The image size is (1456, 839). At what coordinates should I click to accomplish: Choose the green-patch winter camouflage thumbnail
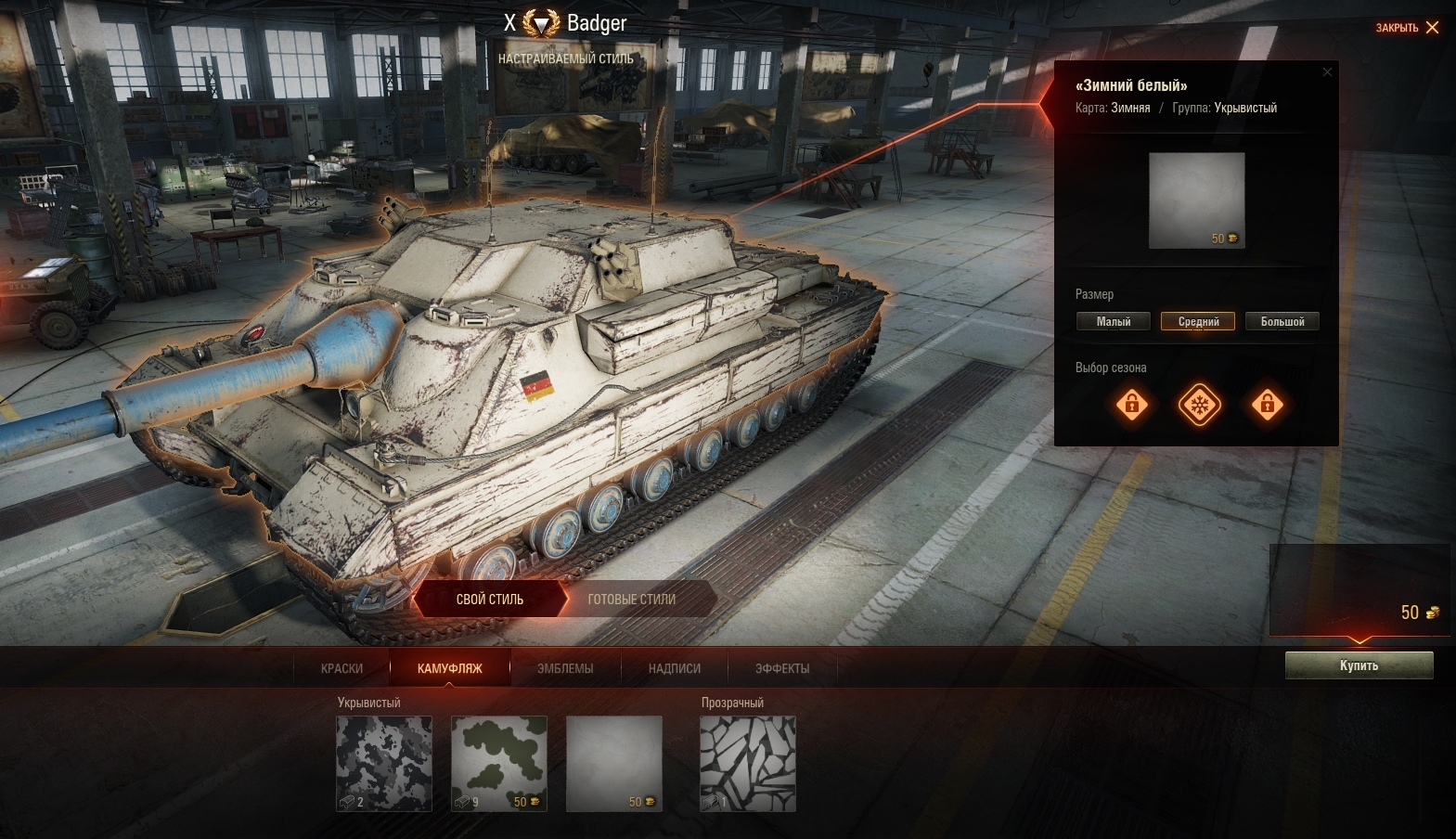click(x=499, y=763)
